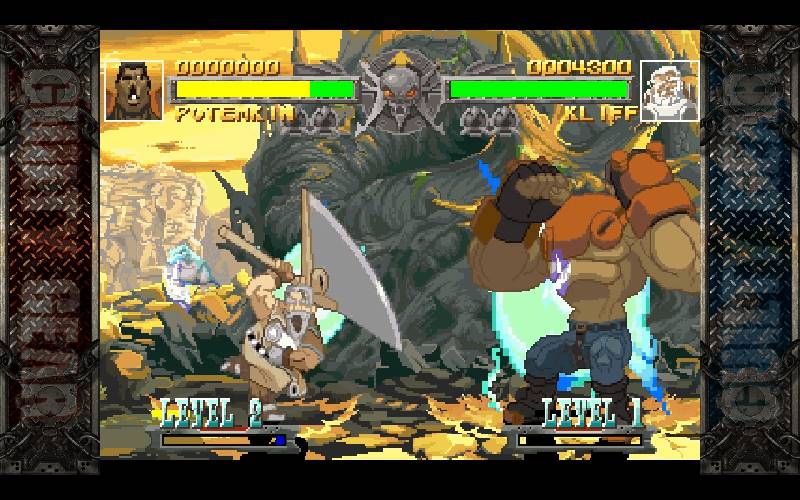Click Potemkin's character portrait
The width and height of the screenshot is (800, 500).
click(x=134, y=91)
